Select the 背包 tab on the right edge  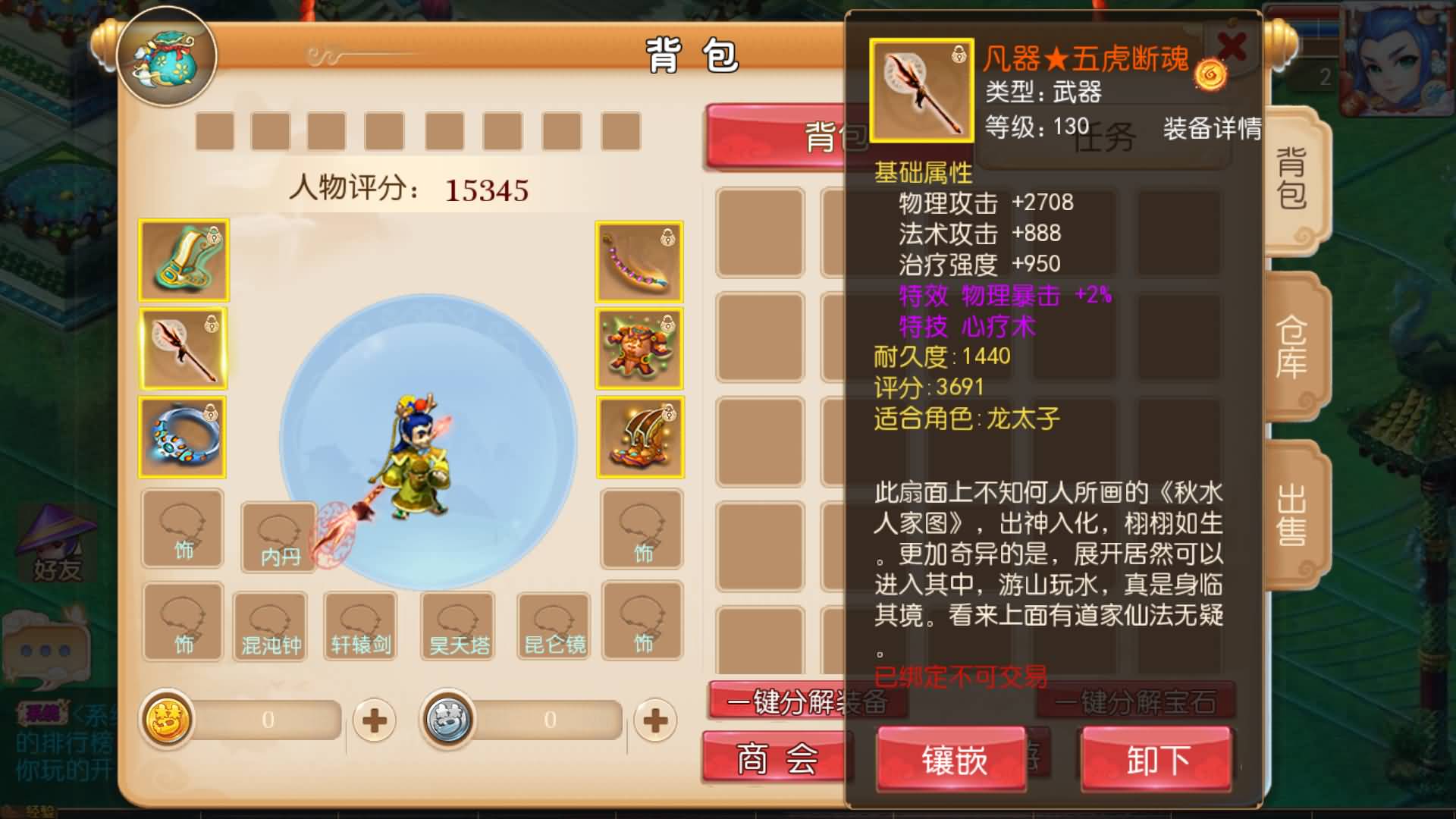point(1293,182)
